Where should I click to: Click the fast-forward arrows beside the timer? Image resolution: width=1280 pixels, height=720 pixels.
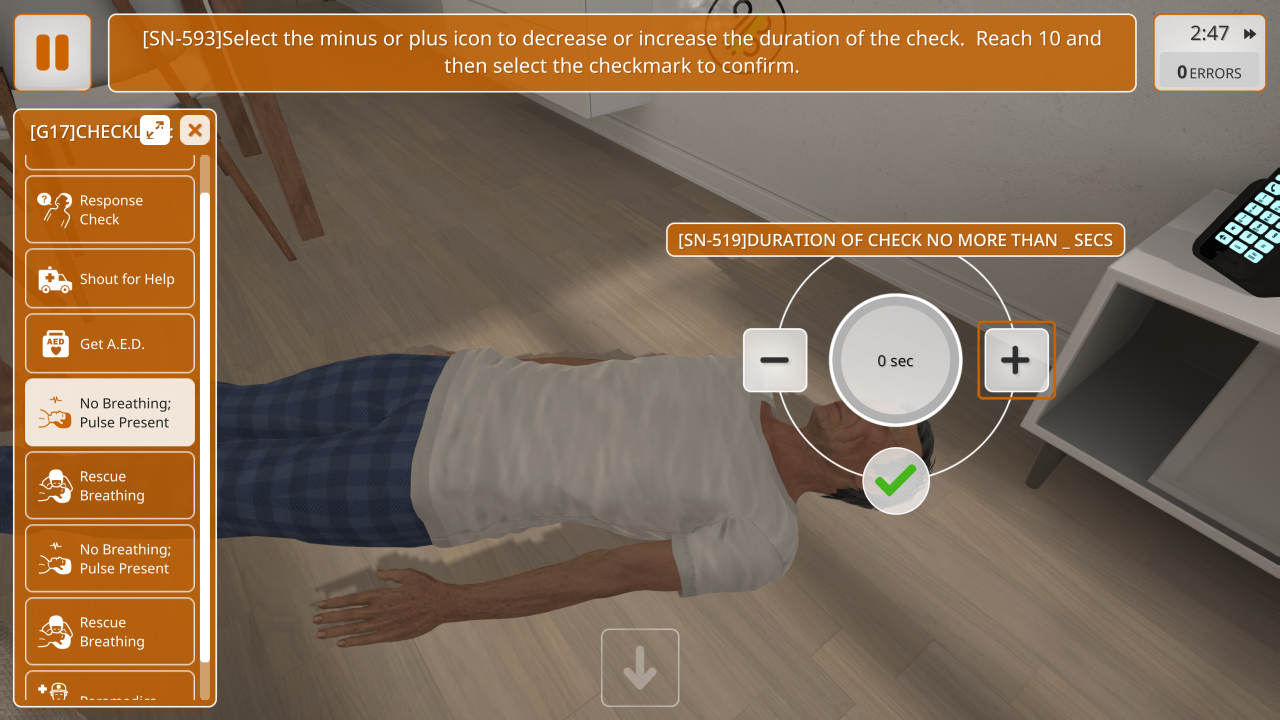coord(1250,34)
